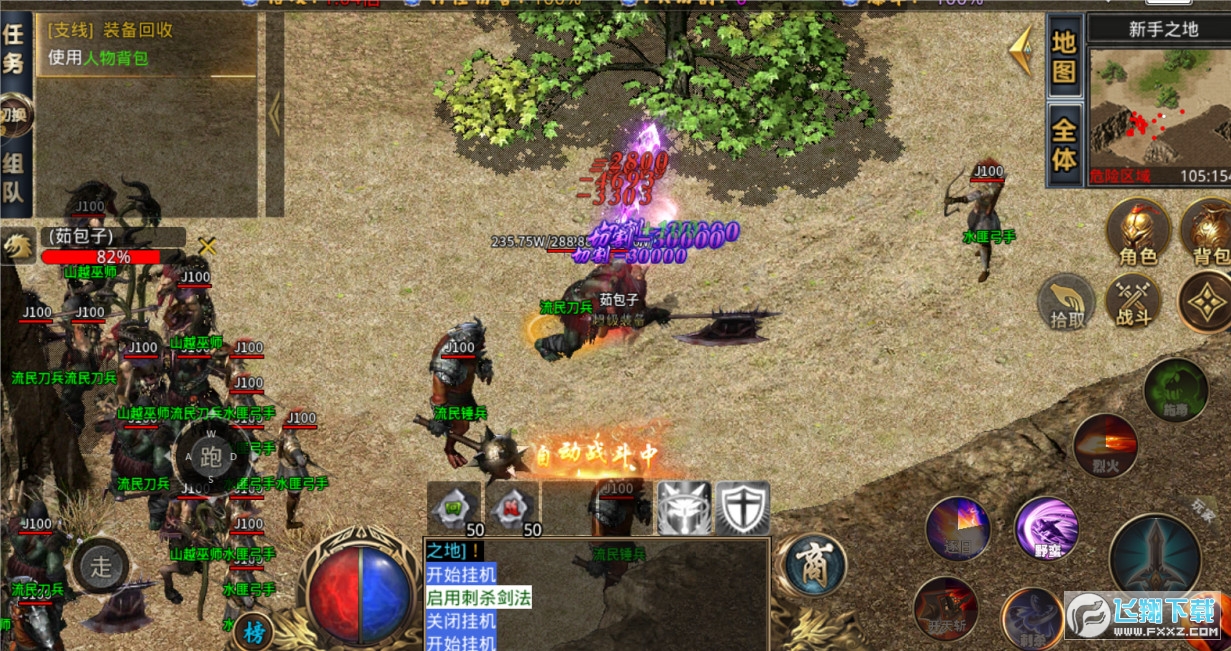Toggle the 战斗 combat button
The height and width of the screenshot is (651, 1231).
click(1133, 302)
